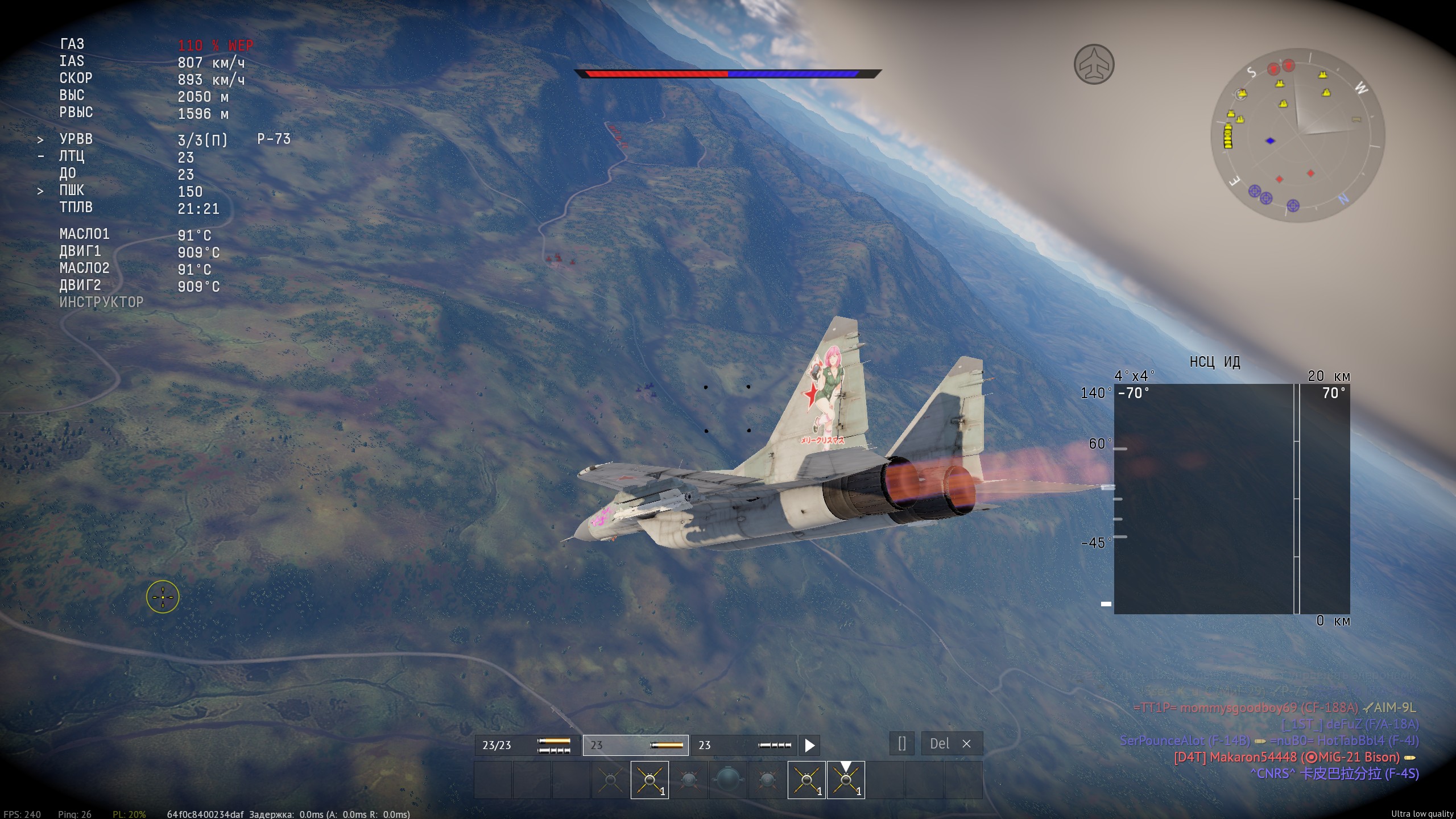Select the missile pylon marked by white pointer

point(846,780)
